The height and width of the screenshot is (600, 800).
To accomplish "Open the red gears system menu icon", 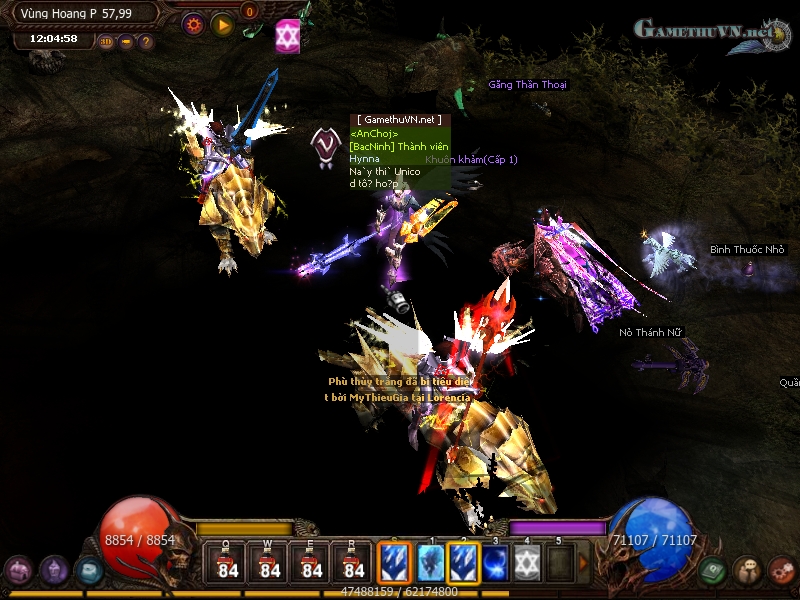I will (781, 570).
